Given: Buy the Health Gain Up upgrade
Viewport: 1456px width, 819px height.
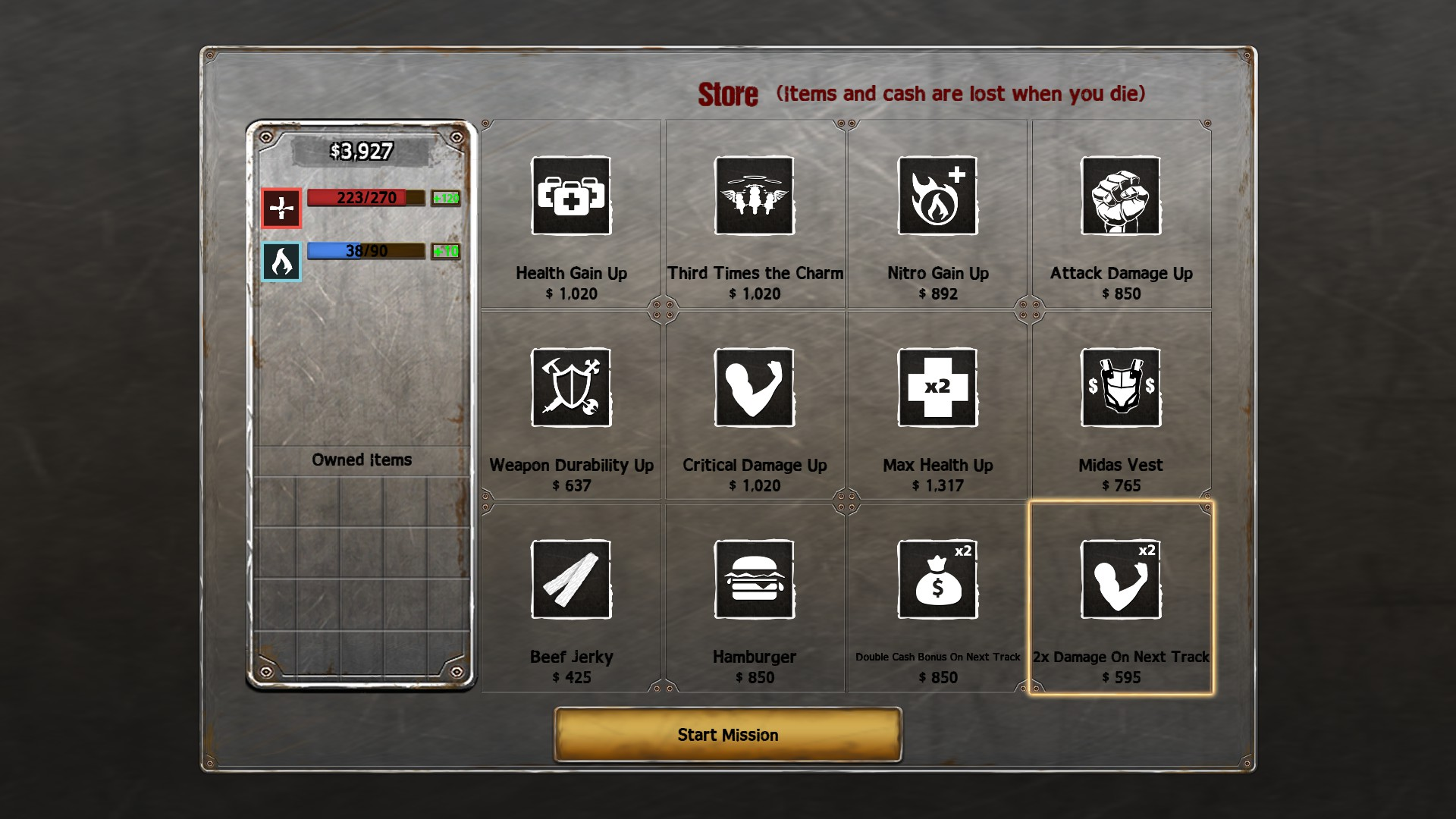Looking at the screenshot, I should pyautogui.click(x=571, y=196).
